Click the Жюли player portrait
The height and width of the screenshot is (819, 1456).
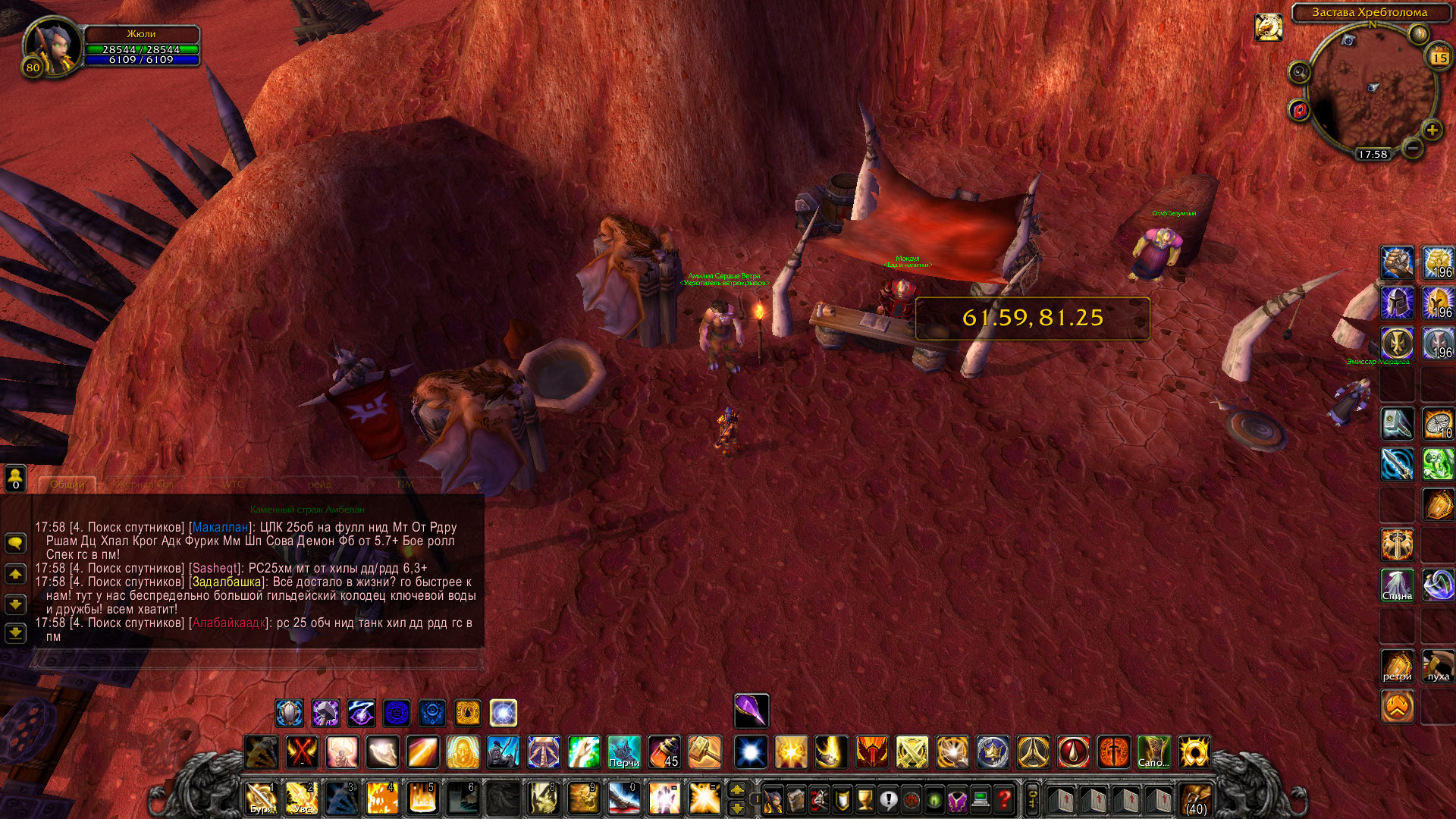point(52,47)
